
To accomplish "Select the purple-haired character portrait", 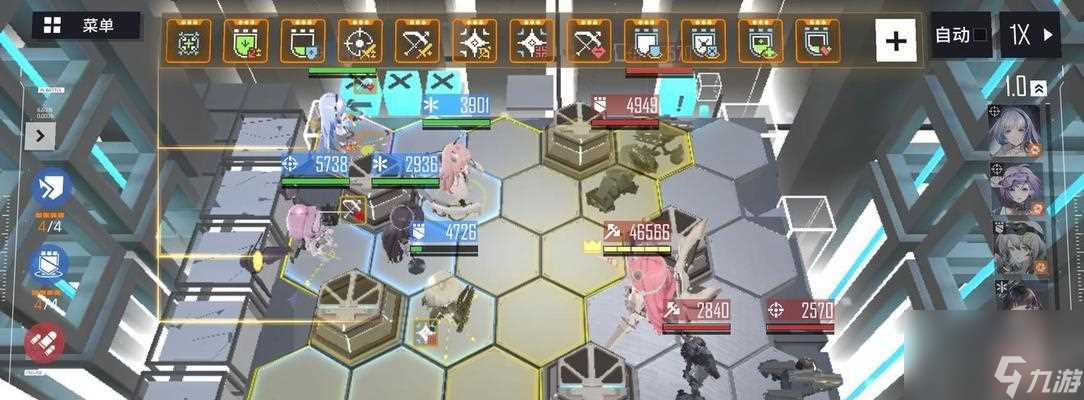I will 1016,187.
